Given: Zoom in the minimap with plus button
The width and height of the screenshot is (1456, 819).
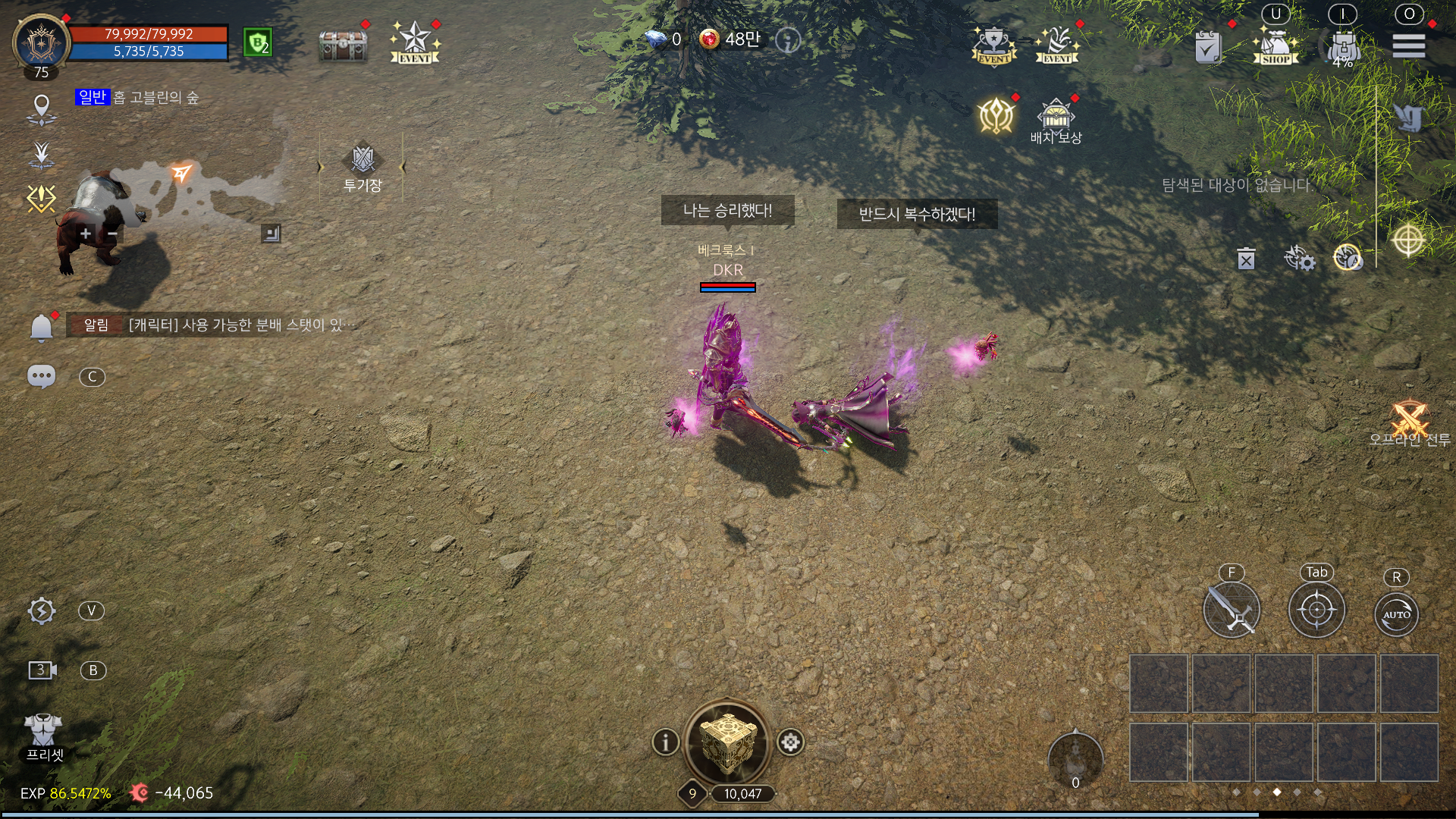Looking at the screenshot, I should [x=86, y=234].
